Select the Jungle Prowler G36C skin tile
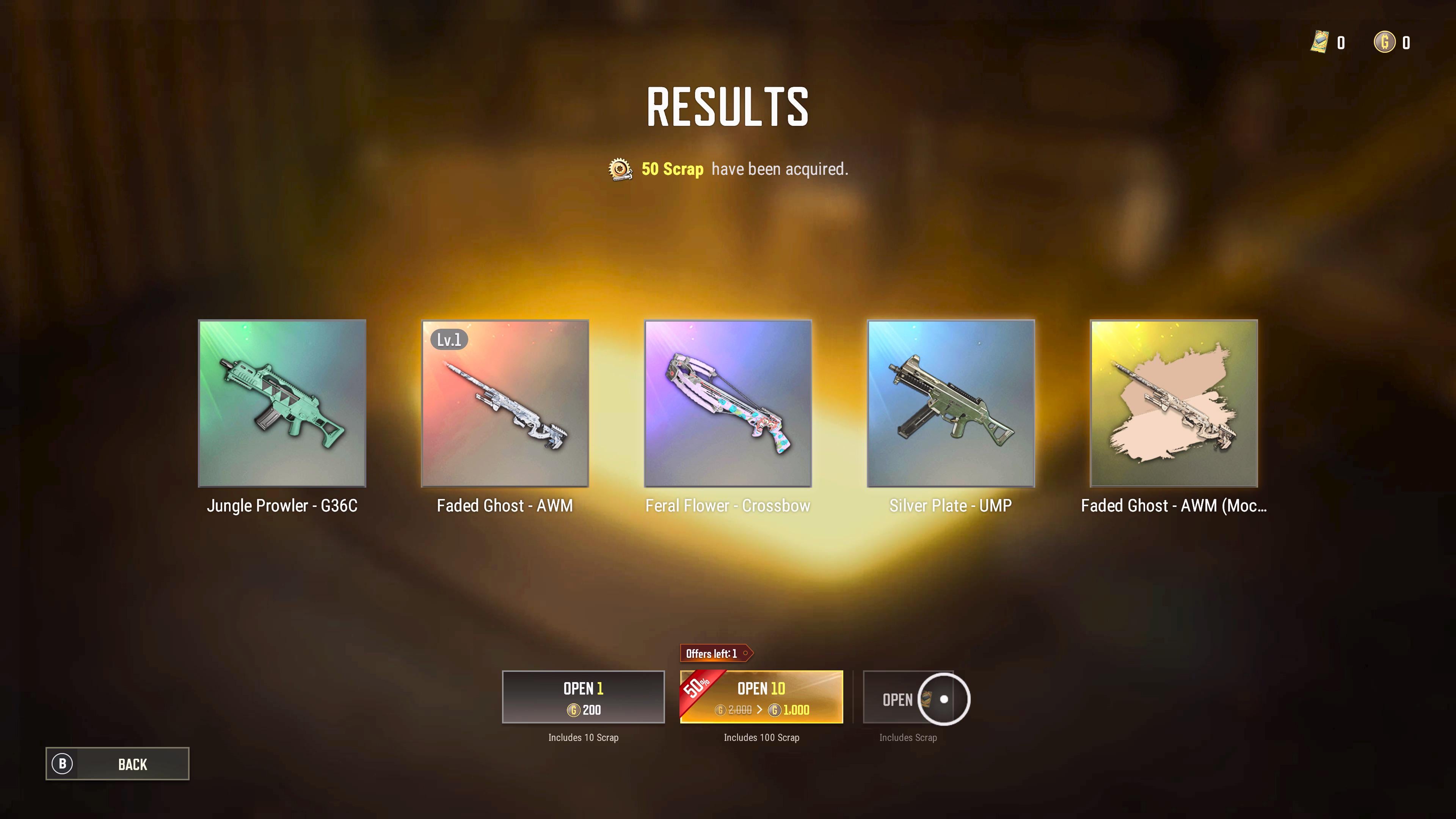Screen dimensions: 1456x819 [282, 403]
